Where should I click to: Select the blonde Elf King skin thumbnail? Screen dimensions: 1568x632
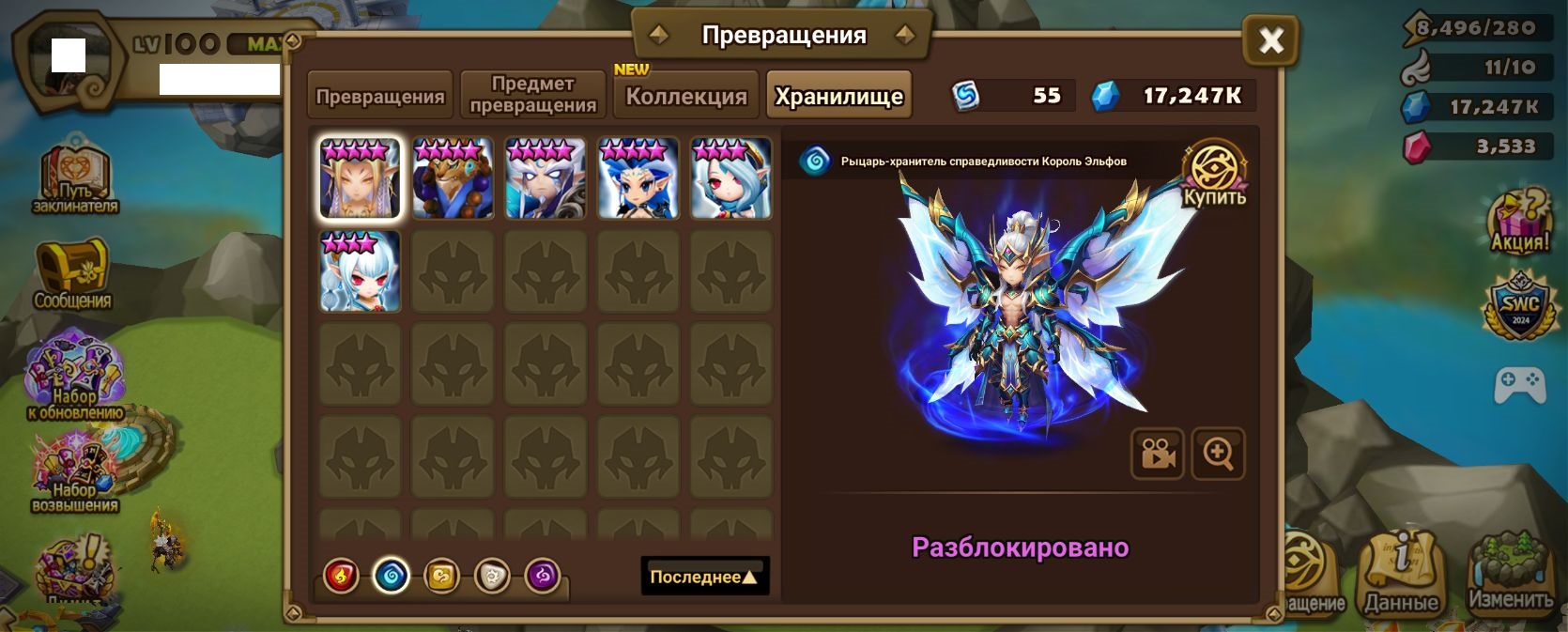tap(360, 178)
